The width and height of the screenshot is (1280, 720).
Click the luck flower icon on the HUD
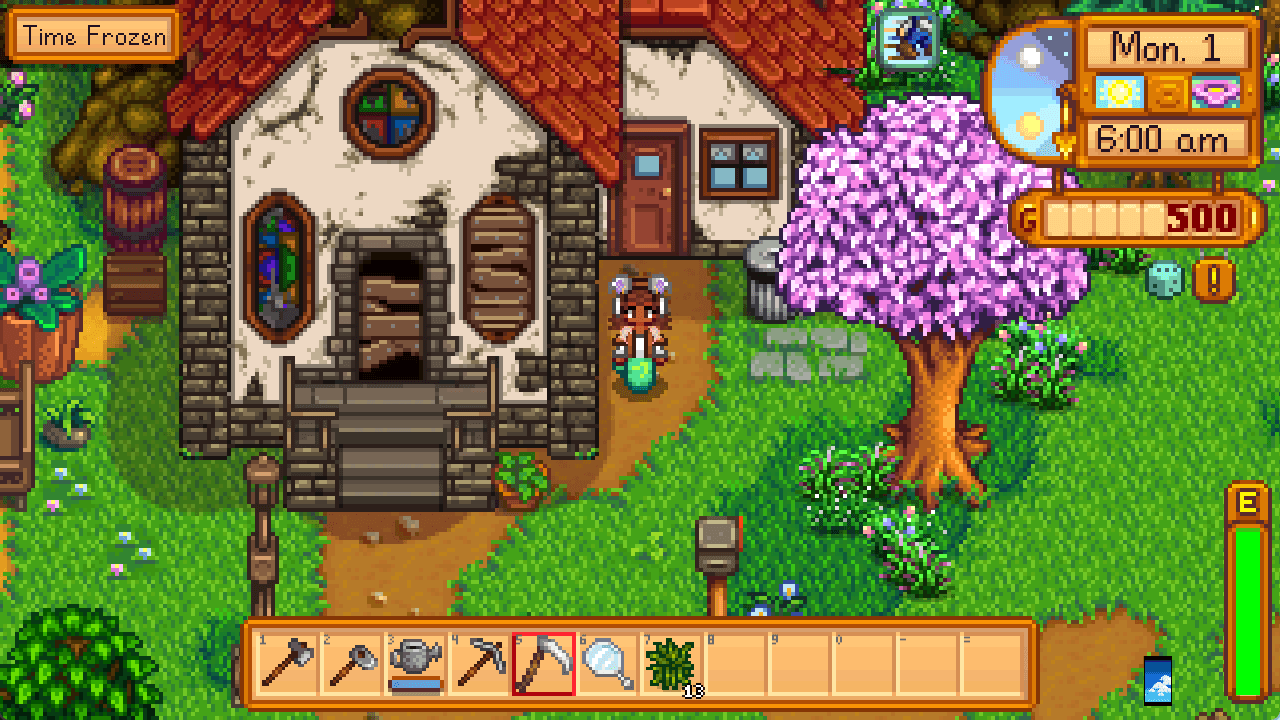click(1216, 92)
